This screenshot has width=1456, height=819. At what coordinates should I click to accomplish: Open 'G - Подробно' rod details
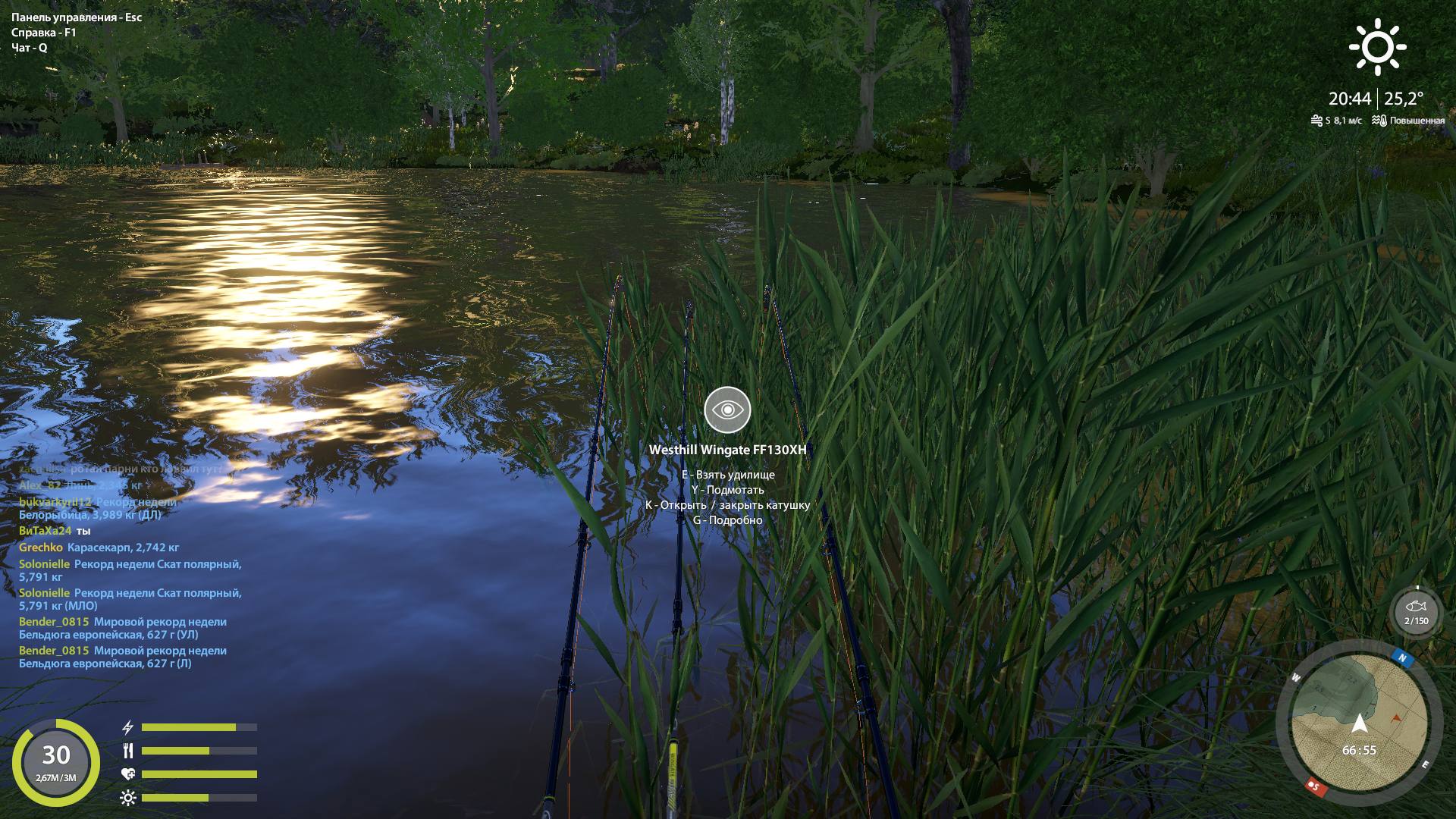729,520
